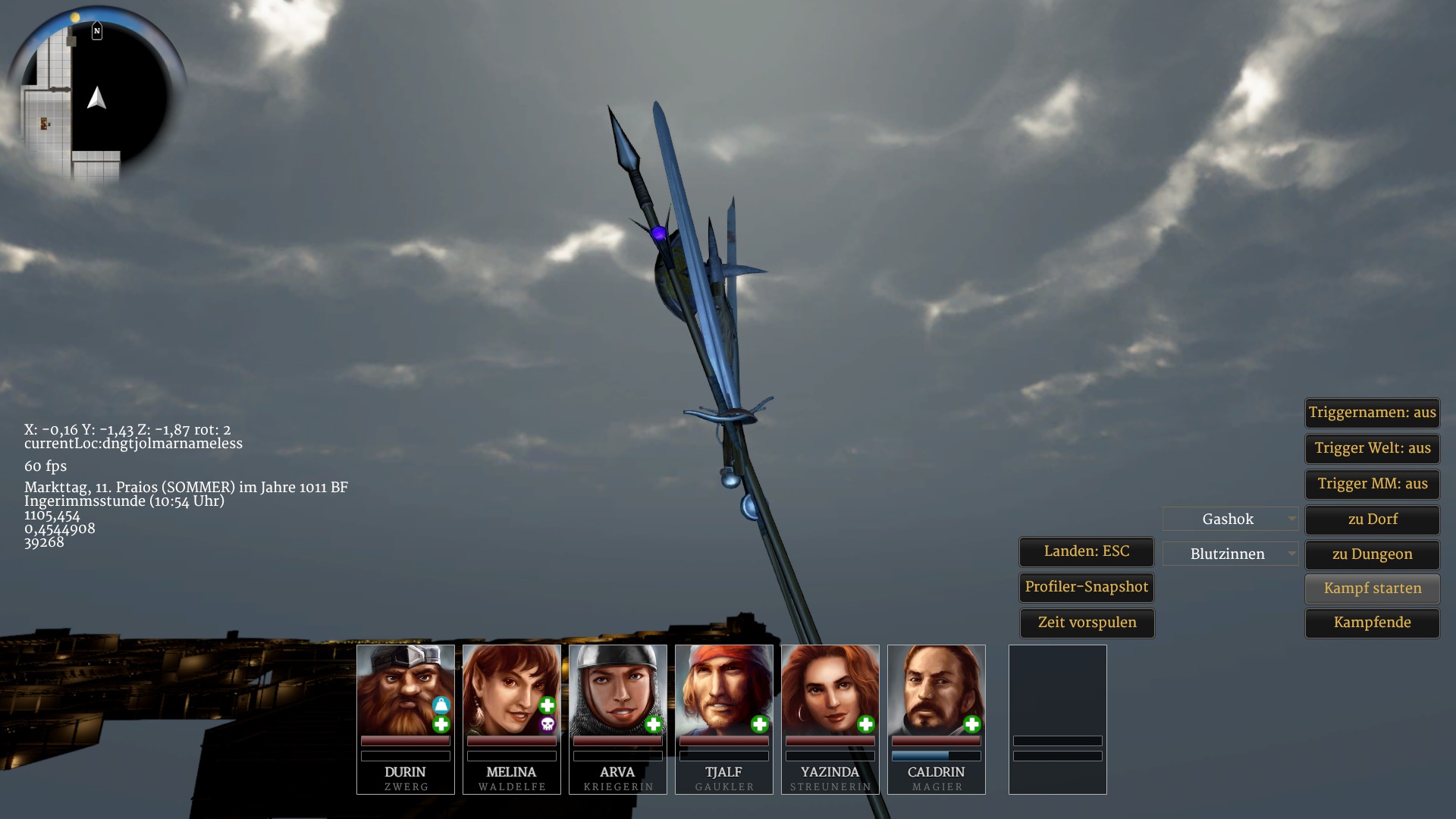This screenshot has width=1456, height=819.
Task: Toggle the Triggernamen debug button
Action: 1372,413
